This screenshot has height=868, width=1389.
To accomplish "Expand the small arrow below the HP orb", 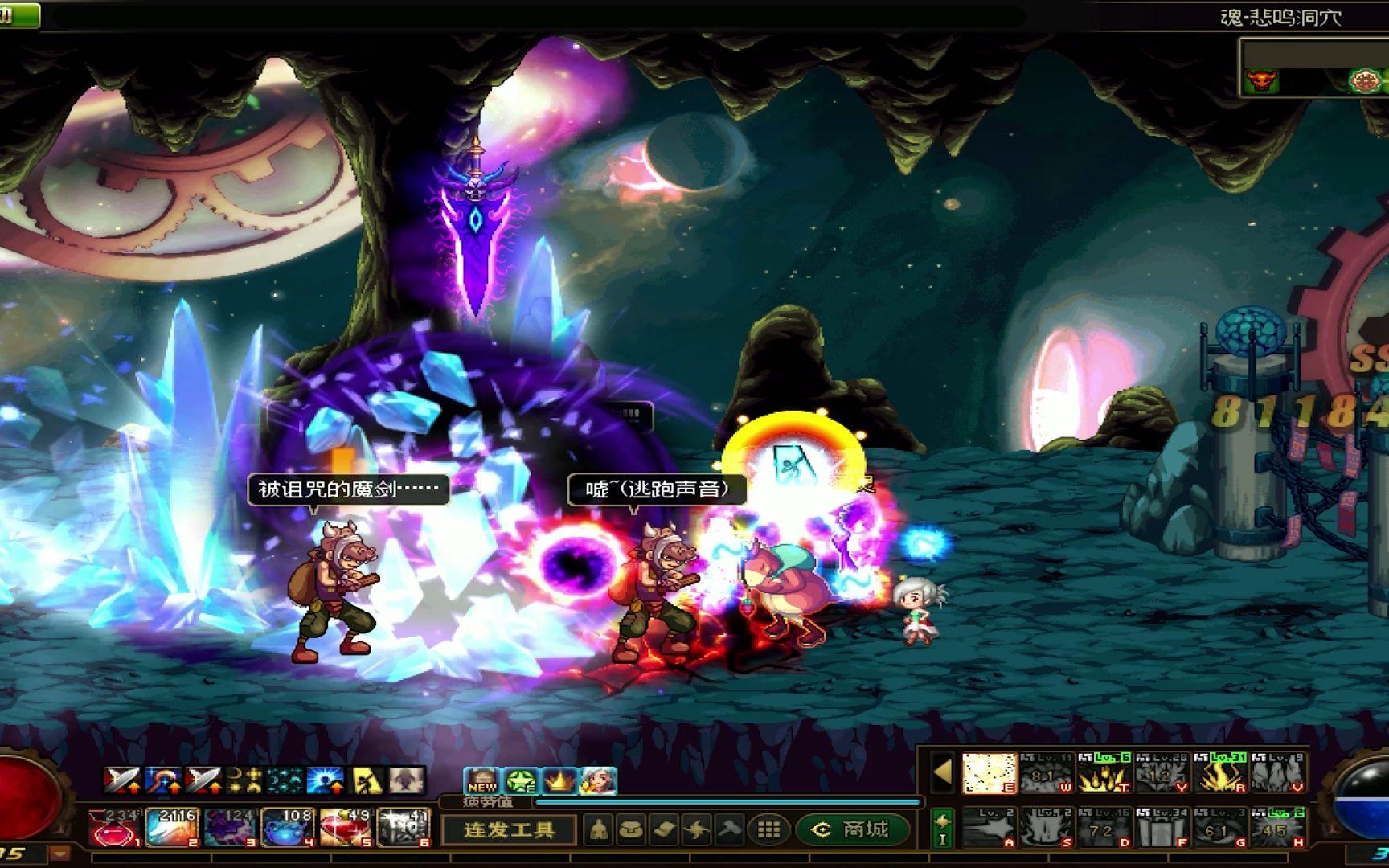I will point(59,854).
